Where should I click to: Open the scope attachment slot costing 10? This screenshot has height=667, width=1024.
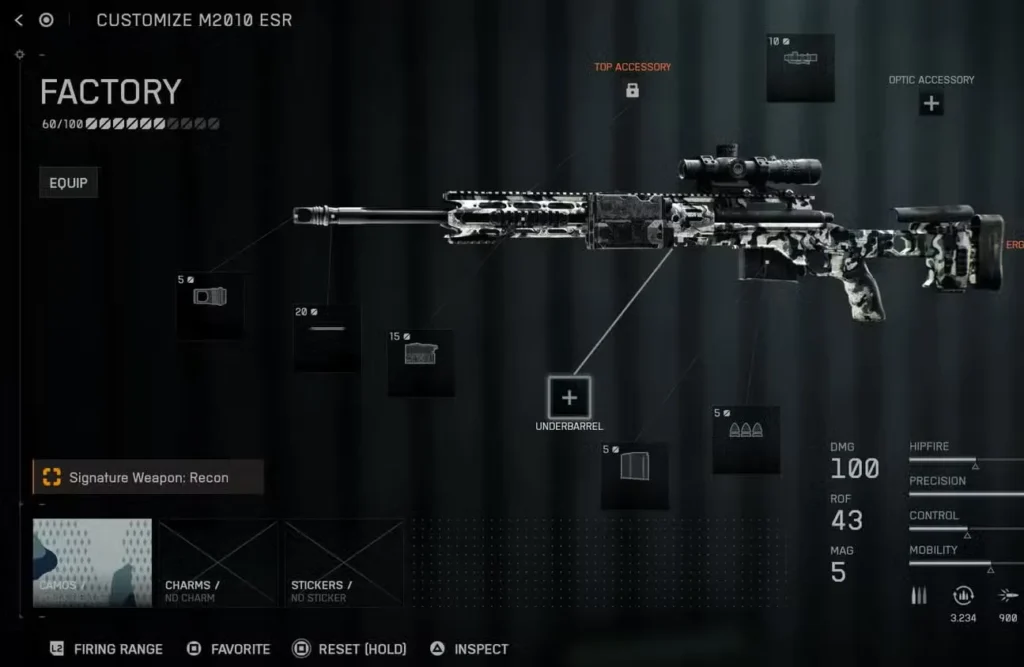800,67
